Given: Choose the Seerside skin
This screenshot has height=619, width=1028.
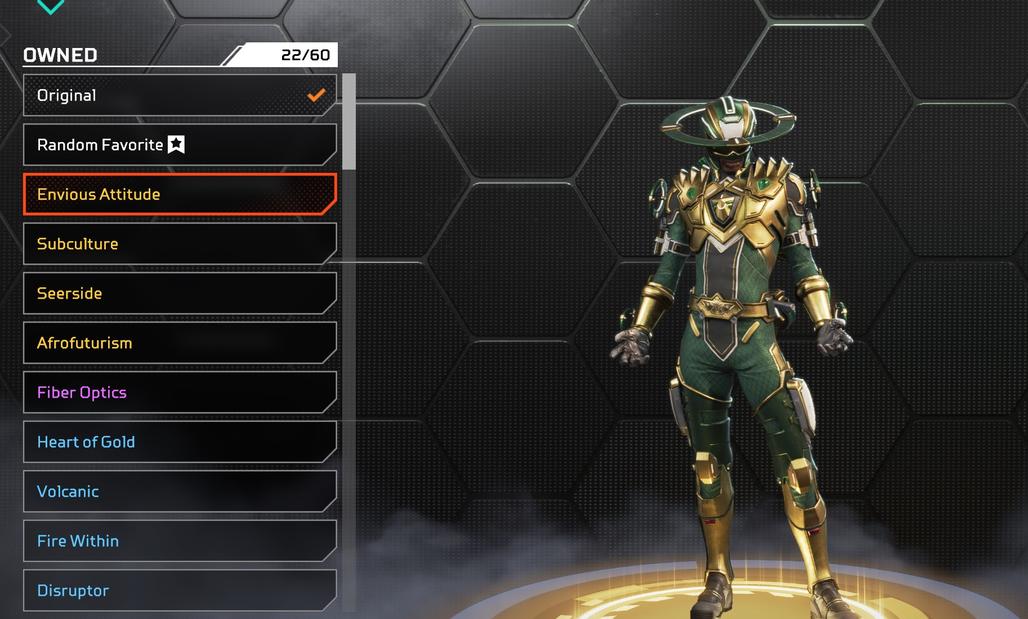Looking at the screenshot, I should (180, 294).
